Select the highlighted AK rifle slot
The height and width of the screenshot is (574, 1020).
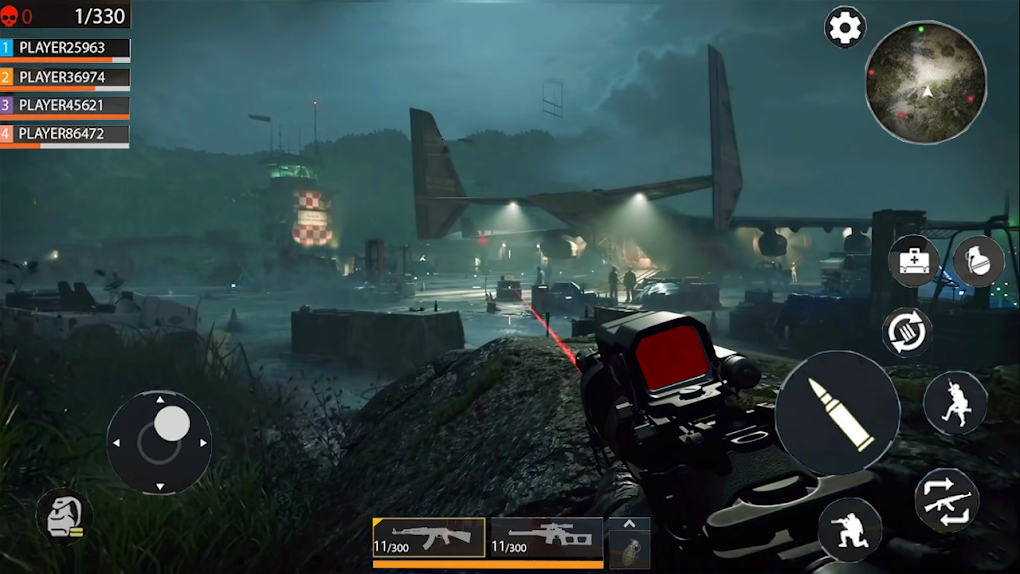428,538
